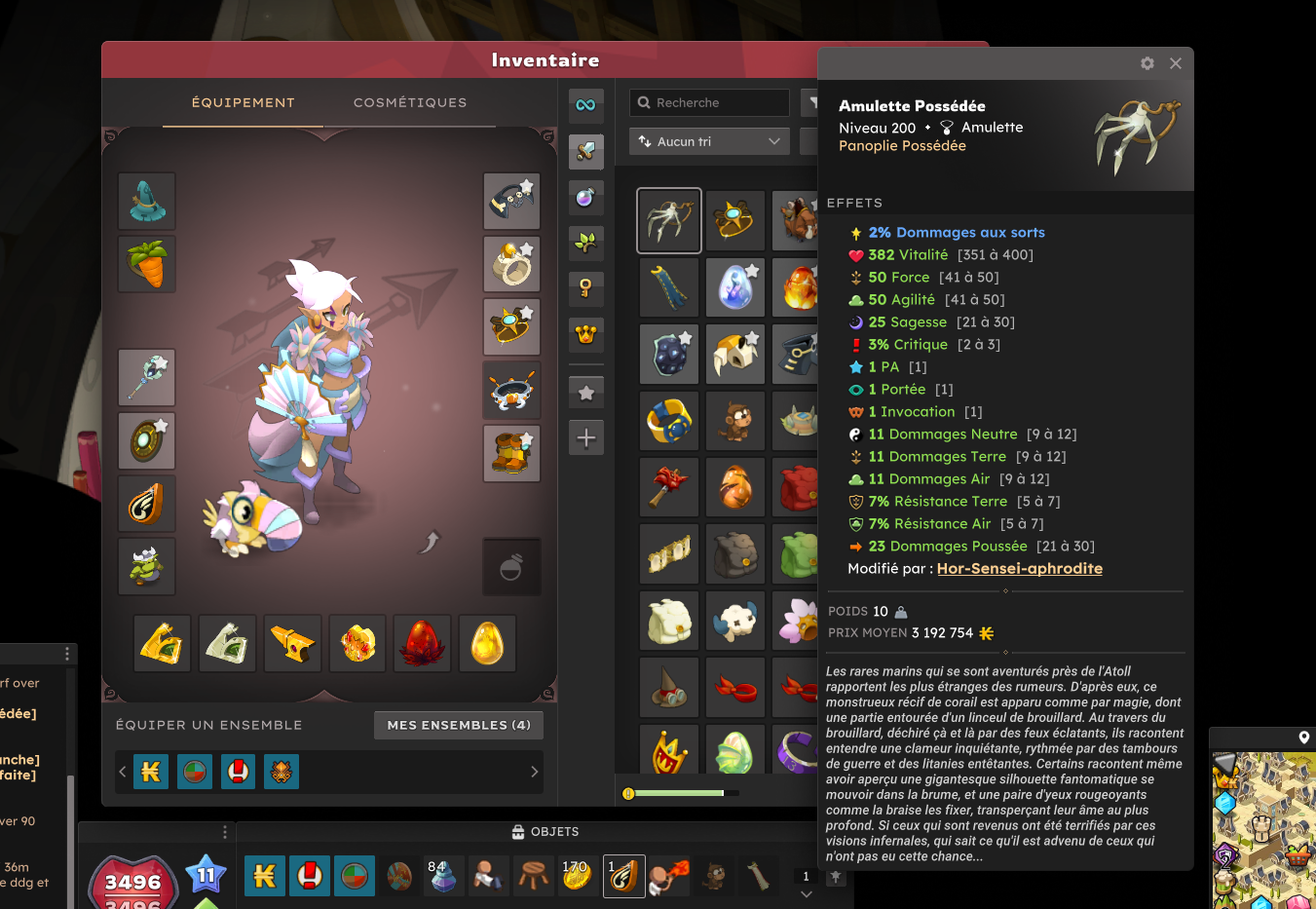This screenshot has height=909, width=1316.
Task: Follow the Hor-Sensei-aphrodite link
Action: tap(1019, 569)
